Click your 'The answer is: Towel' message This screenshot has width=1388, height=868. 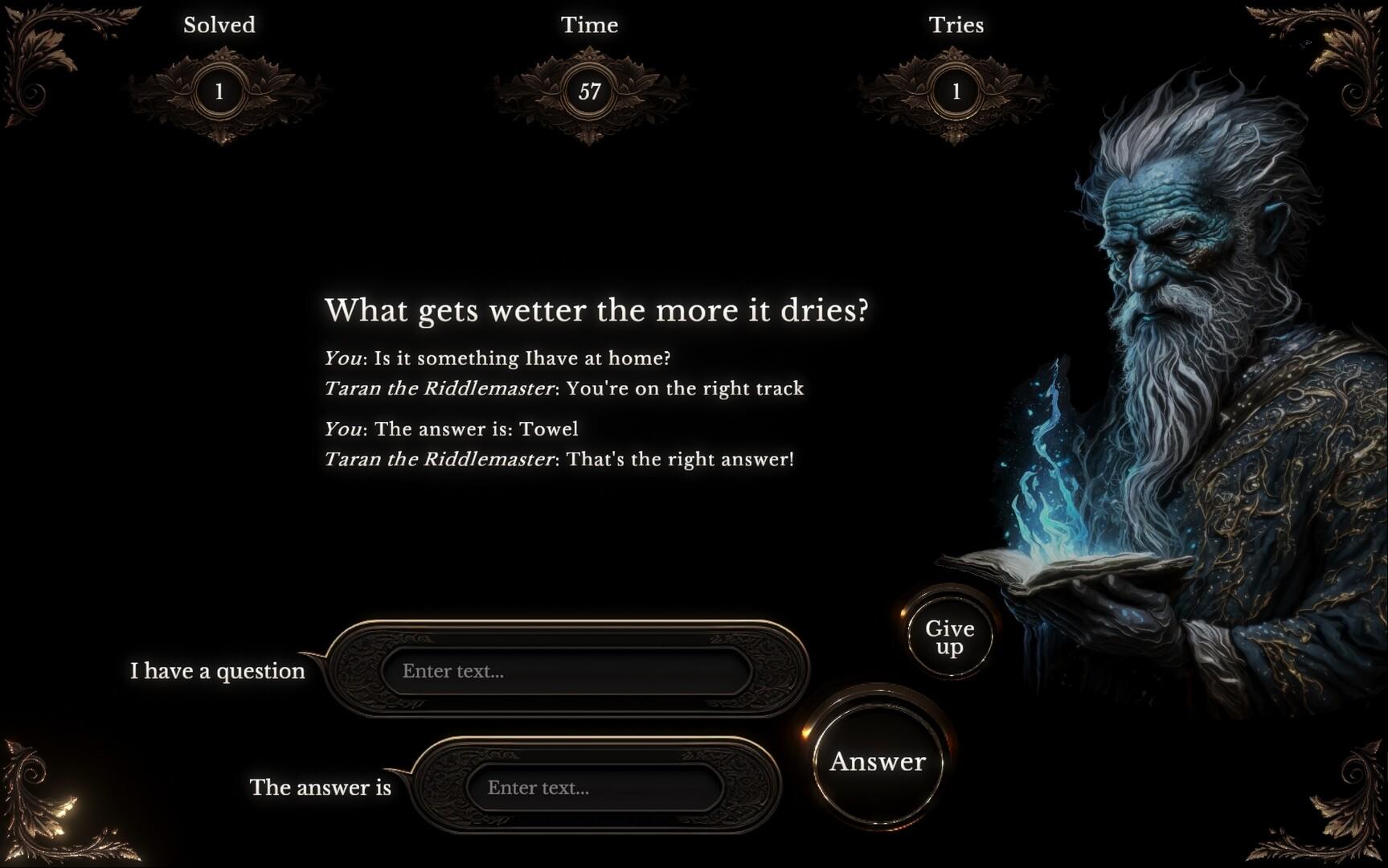[452, 428]
